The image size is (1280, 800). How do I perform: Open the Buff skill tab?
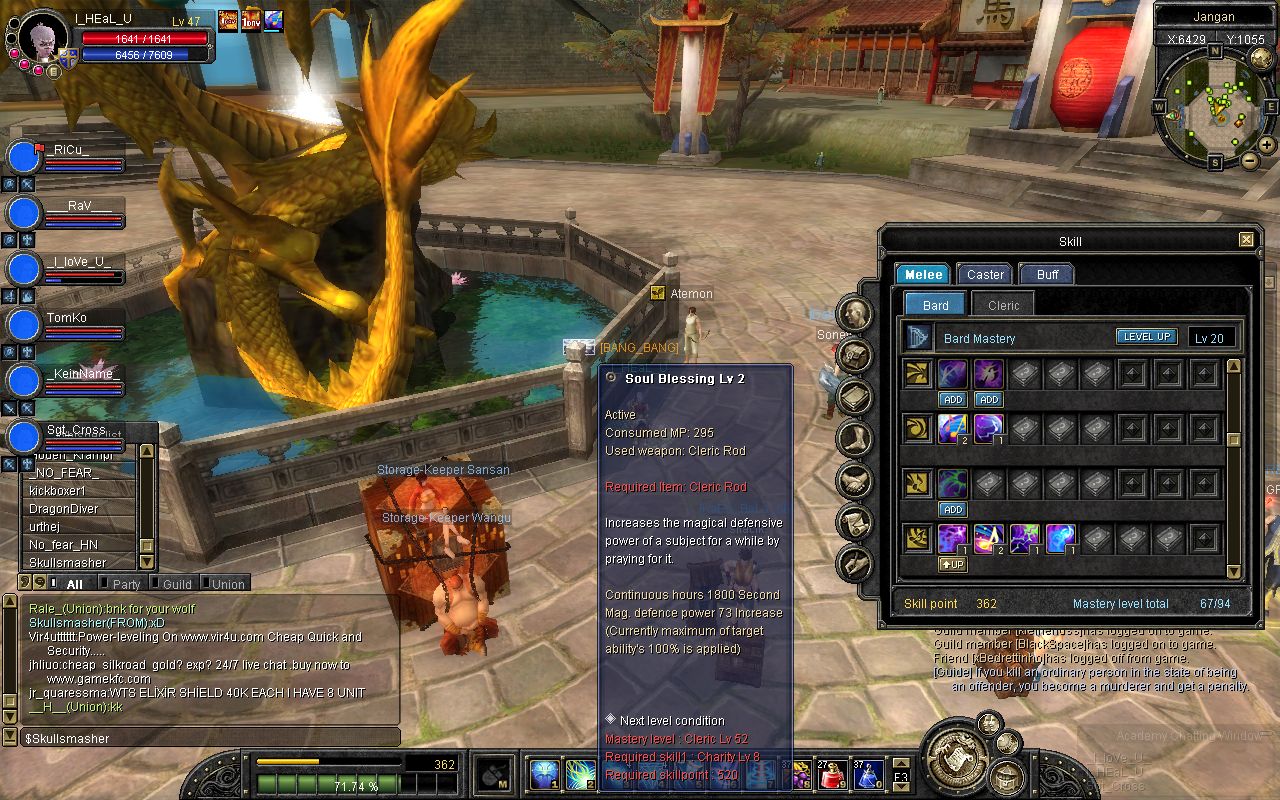(x=1046, y=274)
